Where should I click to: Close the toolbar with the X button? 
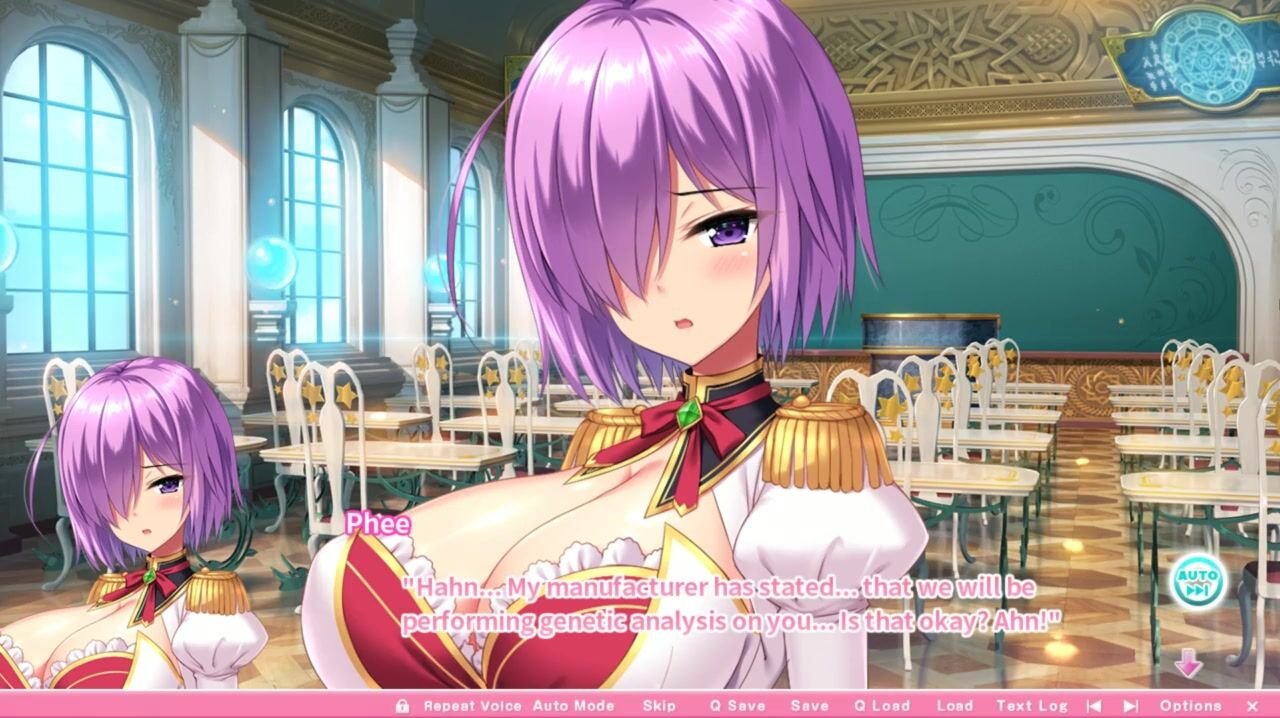1252,706
